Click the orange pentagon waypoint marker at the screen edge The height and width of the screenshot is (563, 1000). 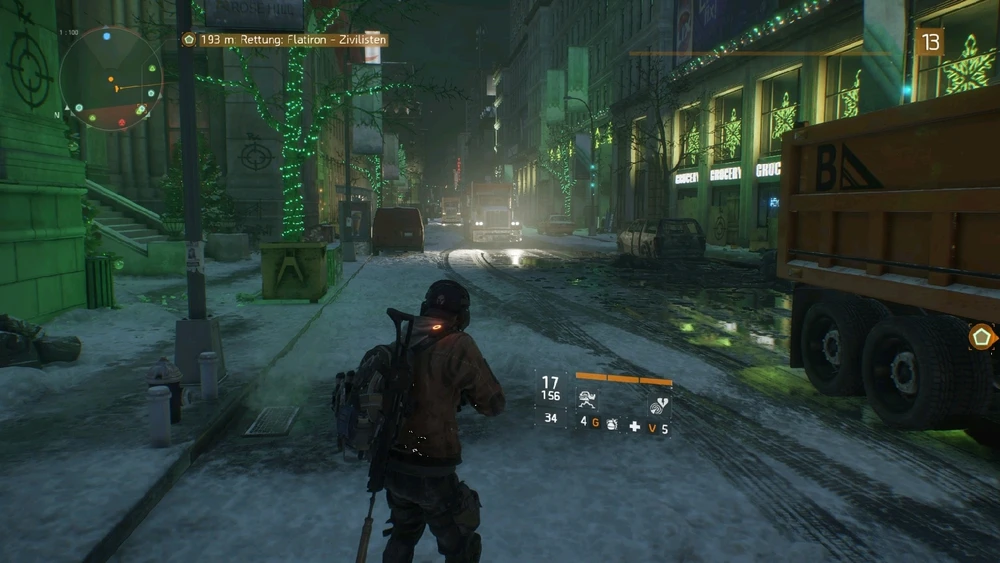click(x=982, y=337)
